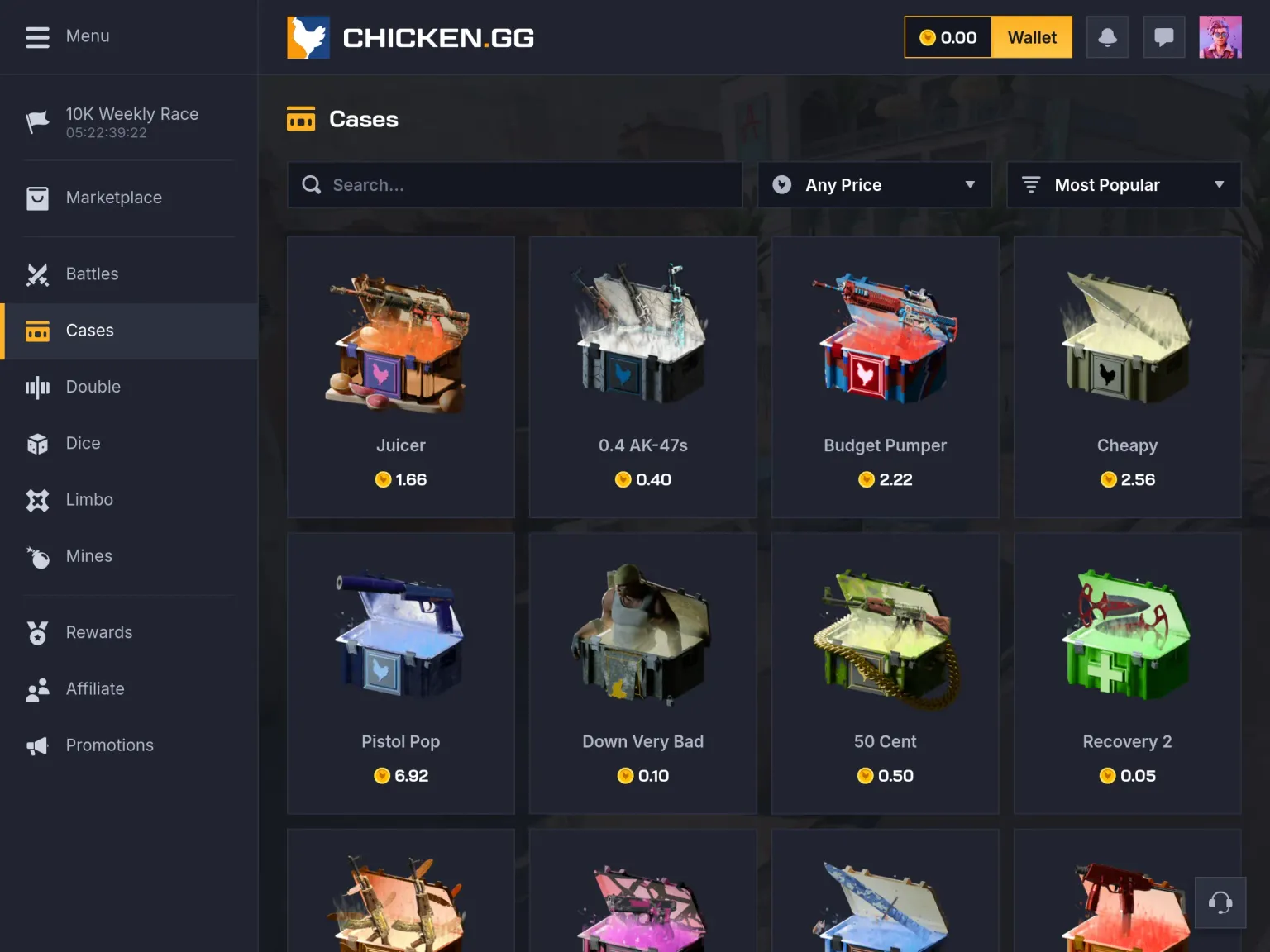
Task: Click the case Search field
Action: [529, 185]
